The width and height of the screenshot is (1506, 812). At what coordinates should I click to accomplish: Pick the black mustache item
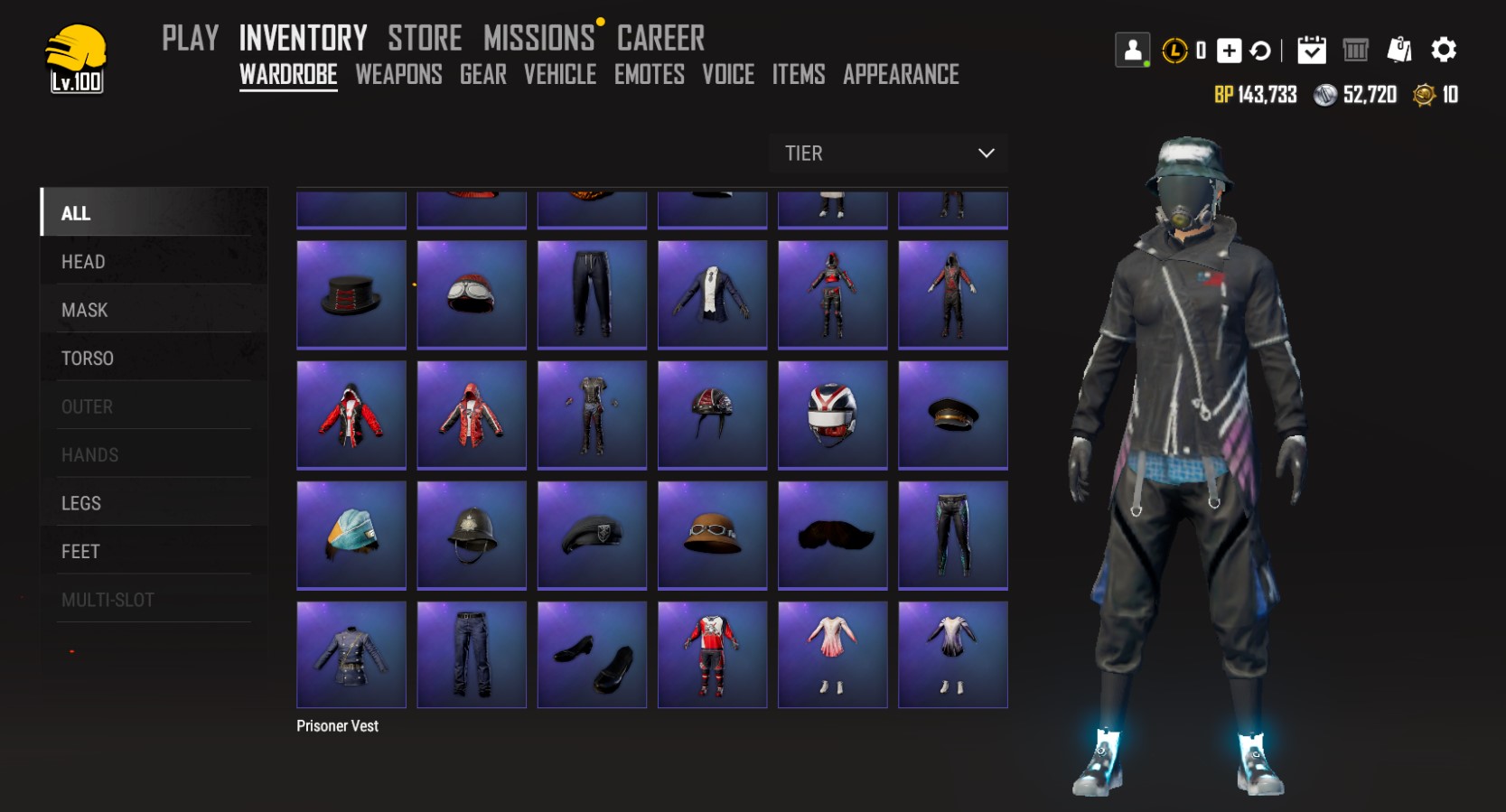832,535
